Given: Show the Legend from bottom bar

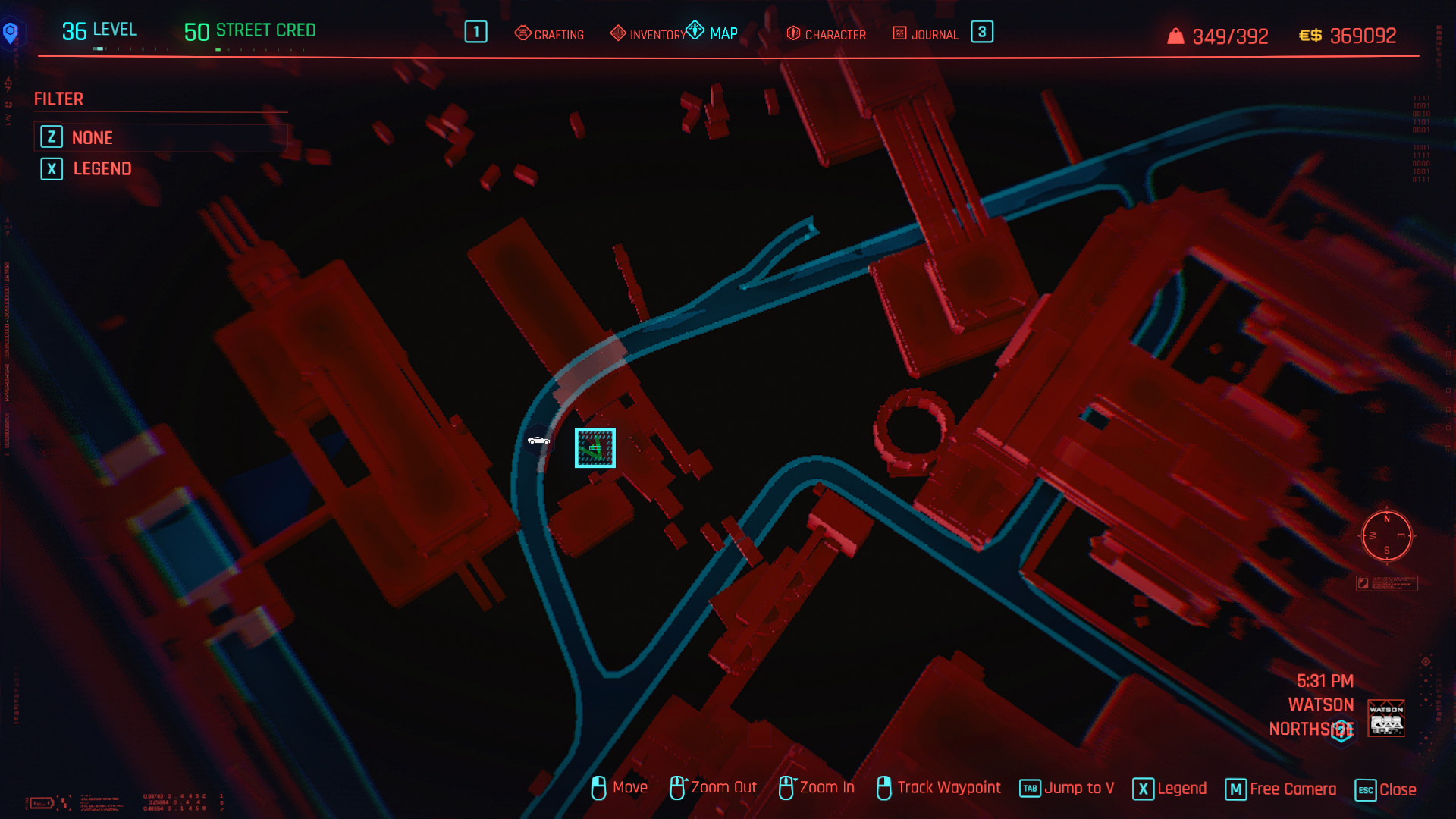Looking at the screenshot, I should pos(1170,789).
